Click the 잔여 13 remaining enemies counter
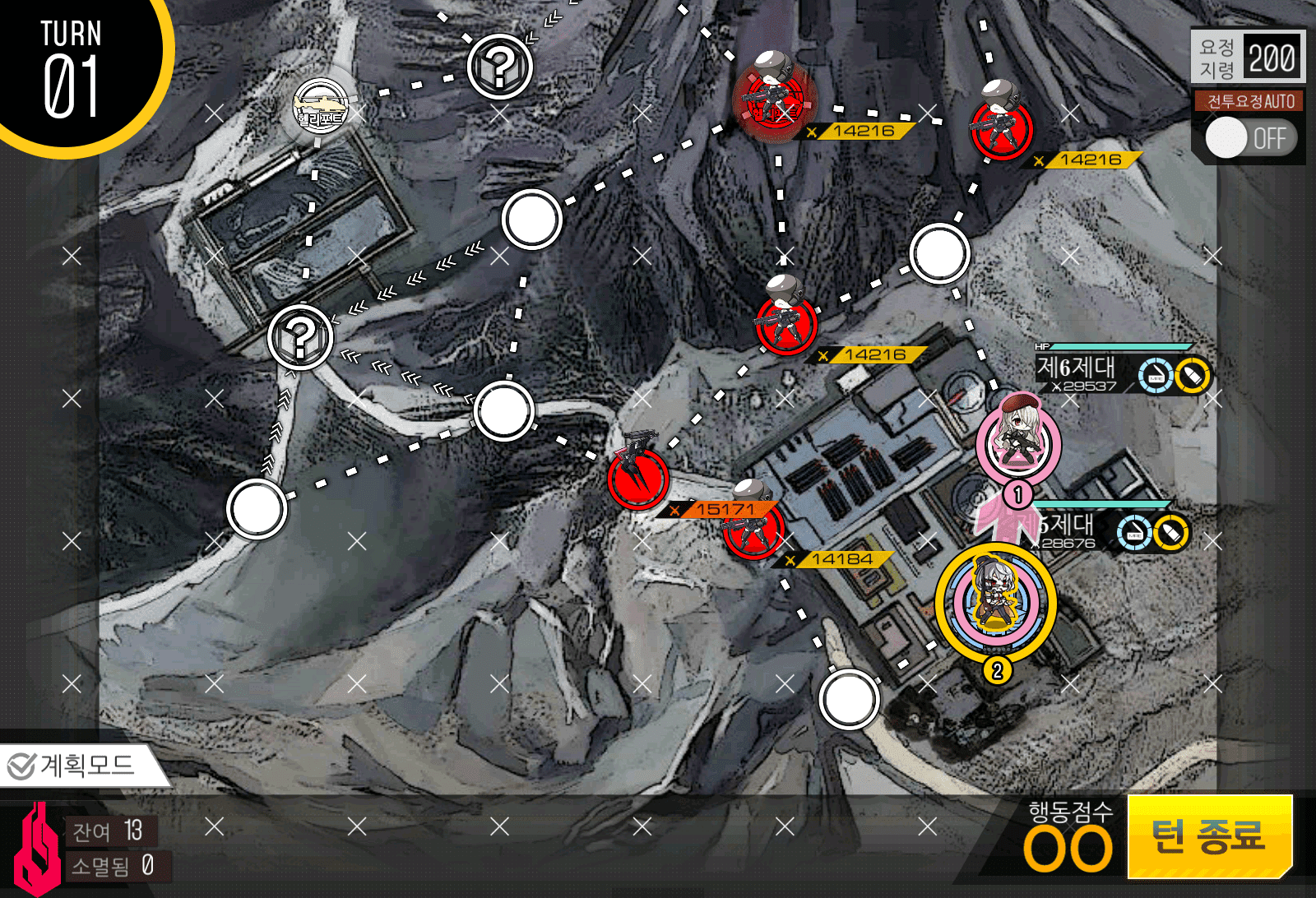 (111, 832)
